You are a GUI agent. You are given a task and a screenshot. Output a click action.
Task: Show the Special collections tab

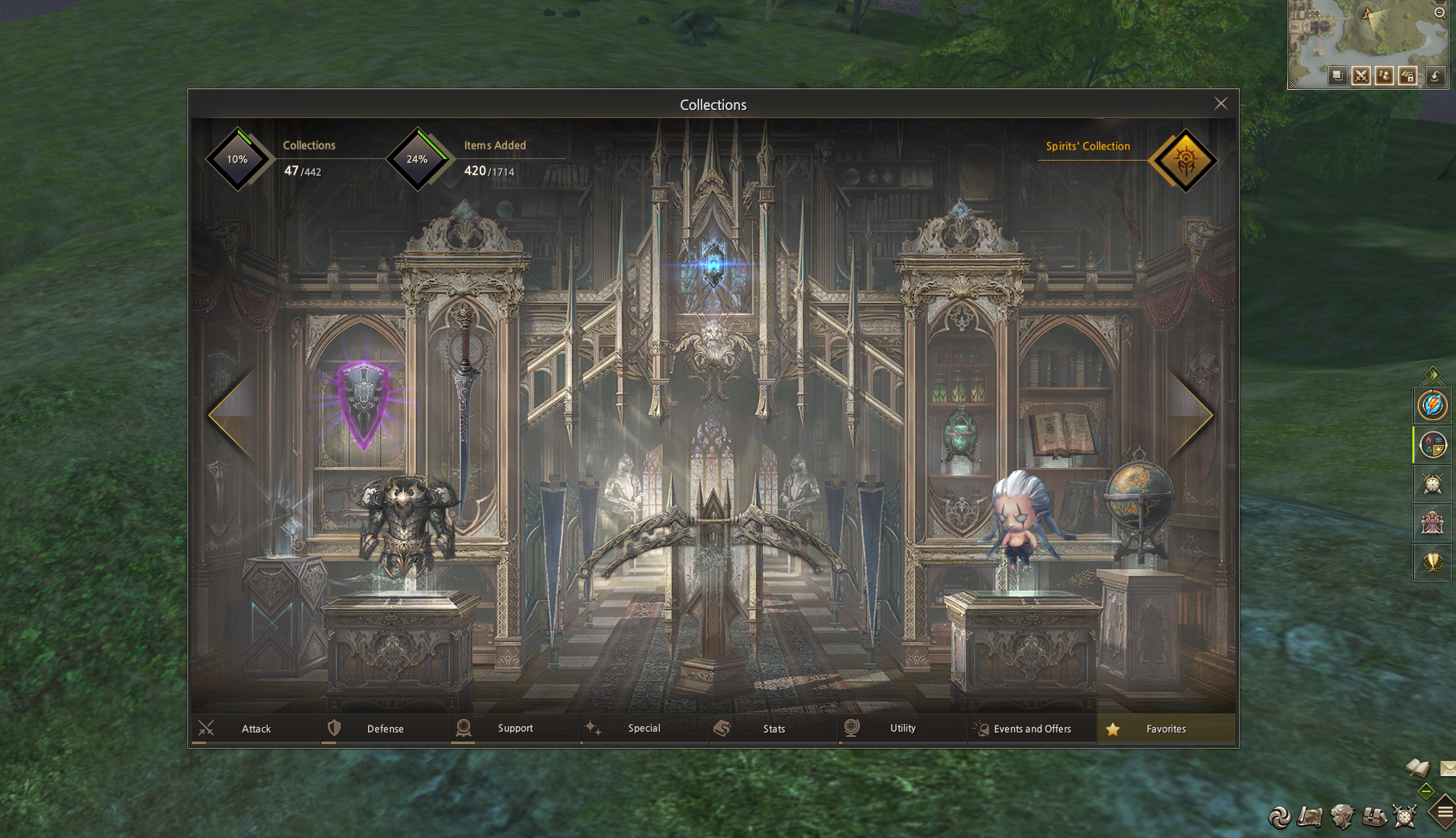pos(644,729)
